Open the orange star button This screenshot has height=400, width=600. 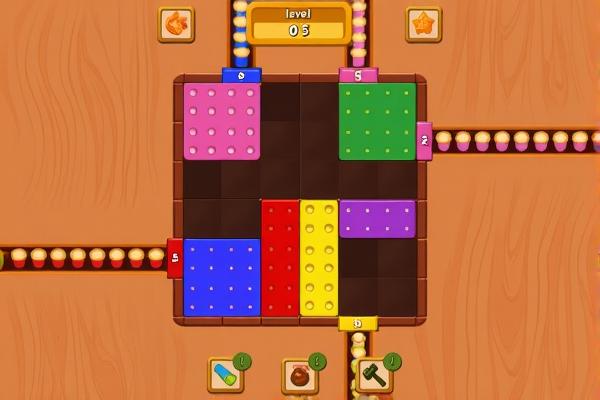[x=423, y=24]
